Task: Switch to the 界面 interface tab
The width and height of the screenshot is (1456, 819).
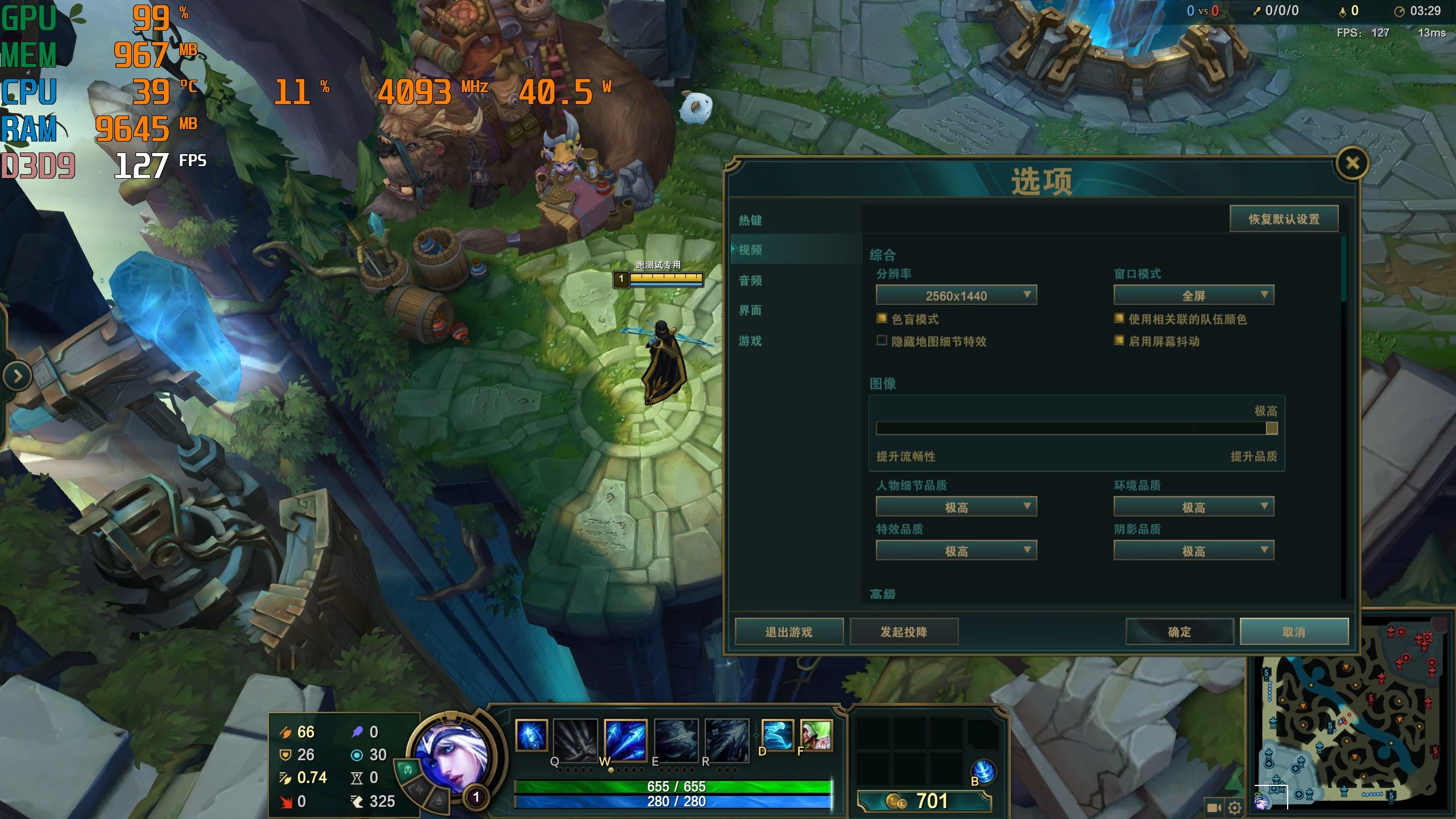Action: click(750, 311)
